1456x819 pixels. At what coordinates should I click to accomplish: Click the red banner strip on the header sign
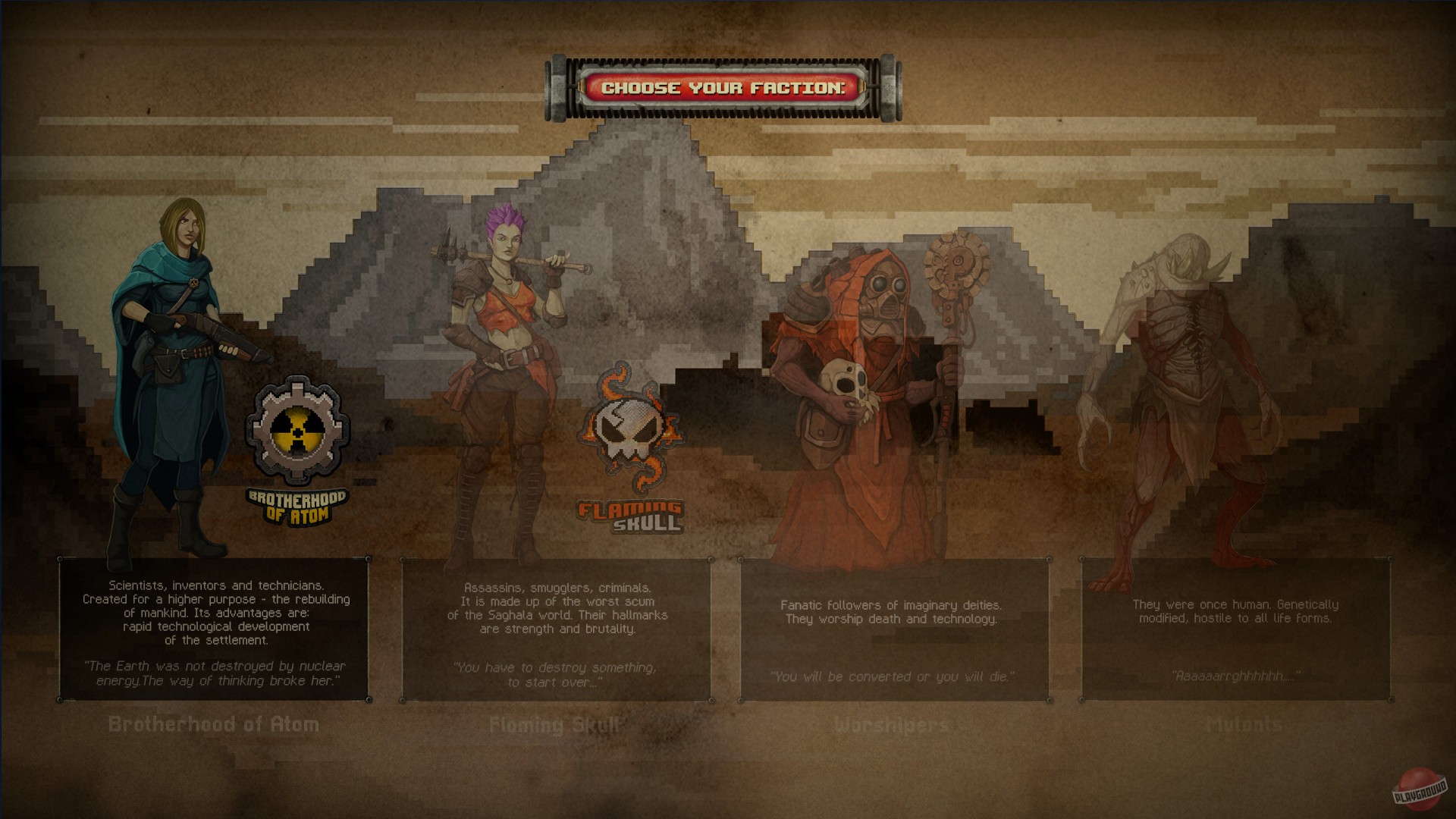[x=723, y=86]
